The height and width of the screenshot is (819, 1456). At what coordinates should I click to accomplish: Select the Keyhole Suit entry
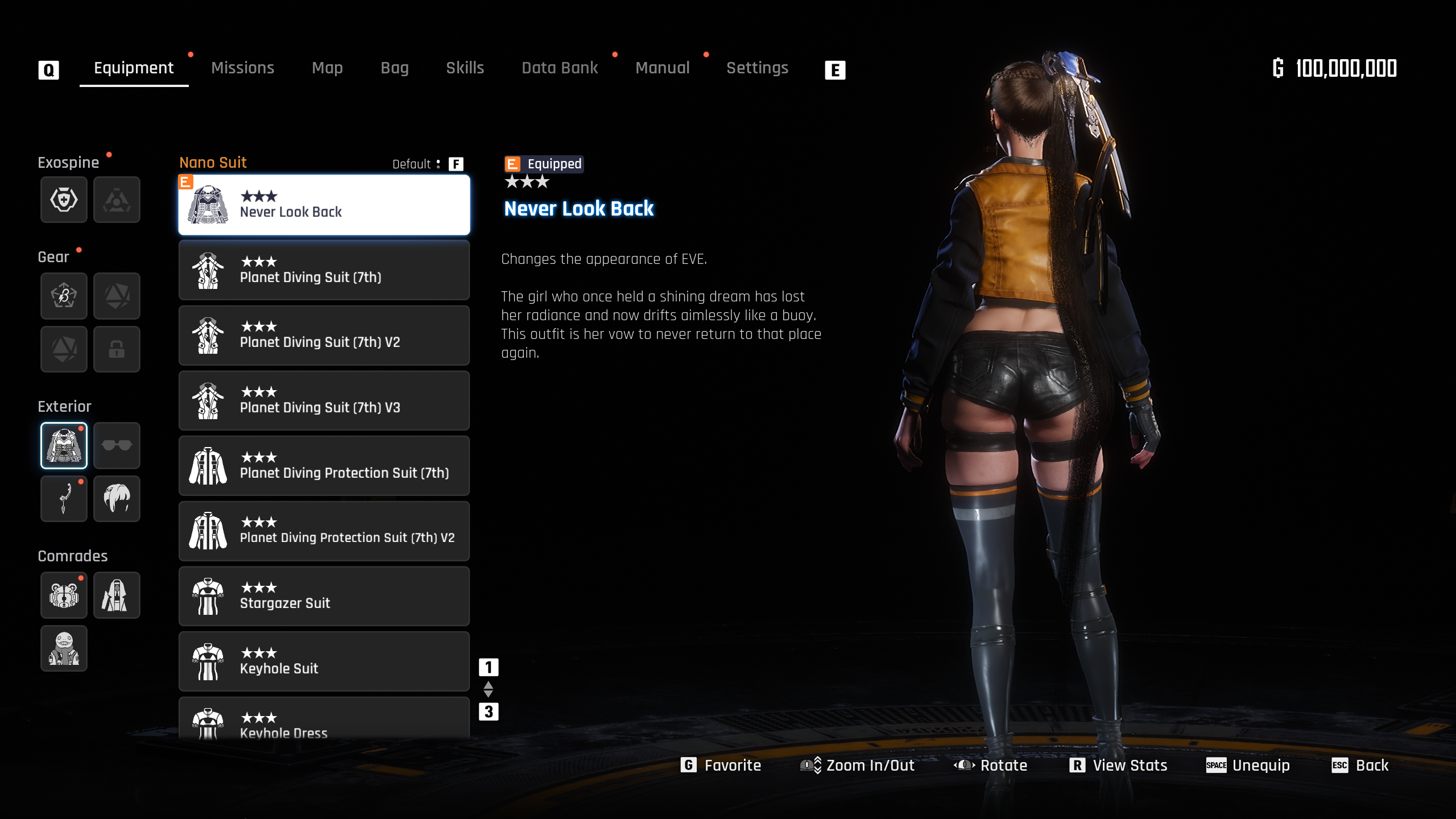[324, 661]
